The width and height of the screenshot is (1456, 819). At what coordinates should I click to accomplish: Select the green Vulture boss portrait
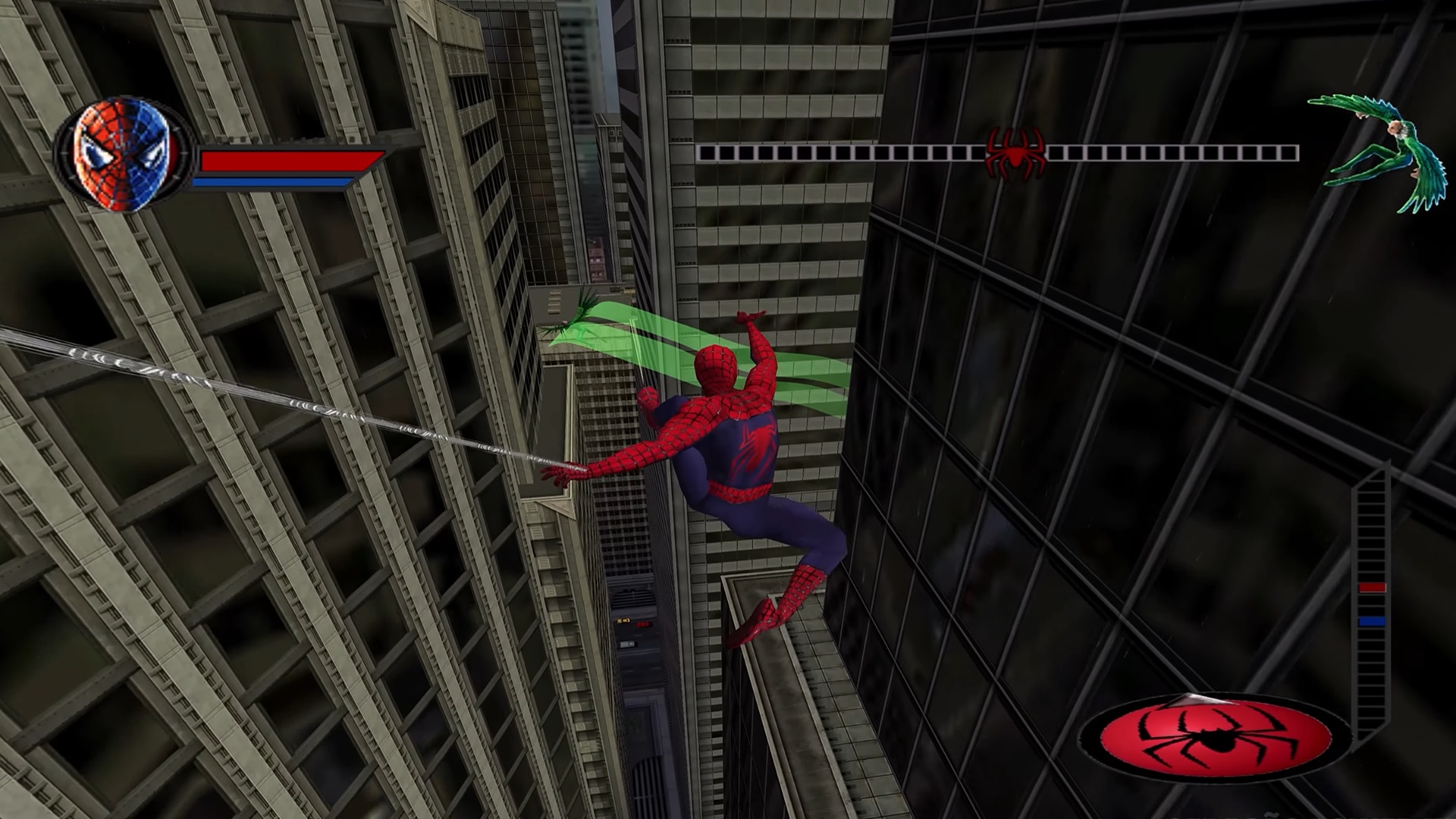pos(1374,152)
